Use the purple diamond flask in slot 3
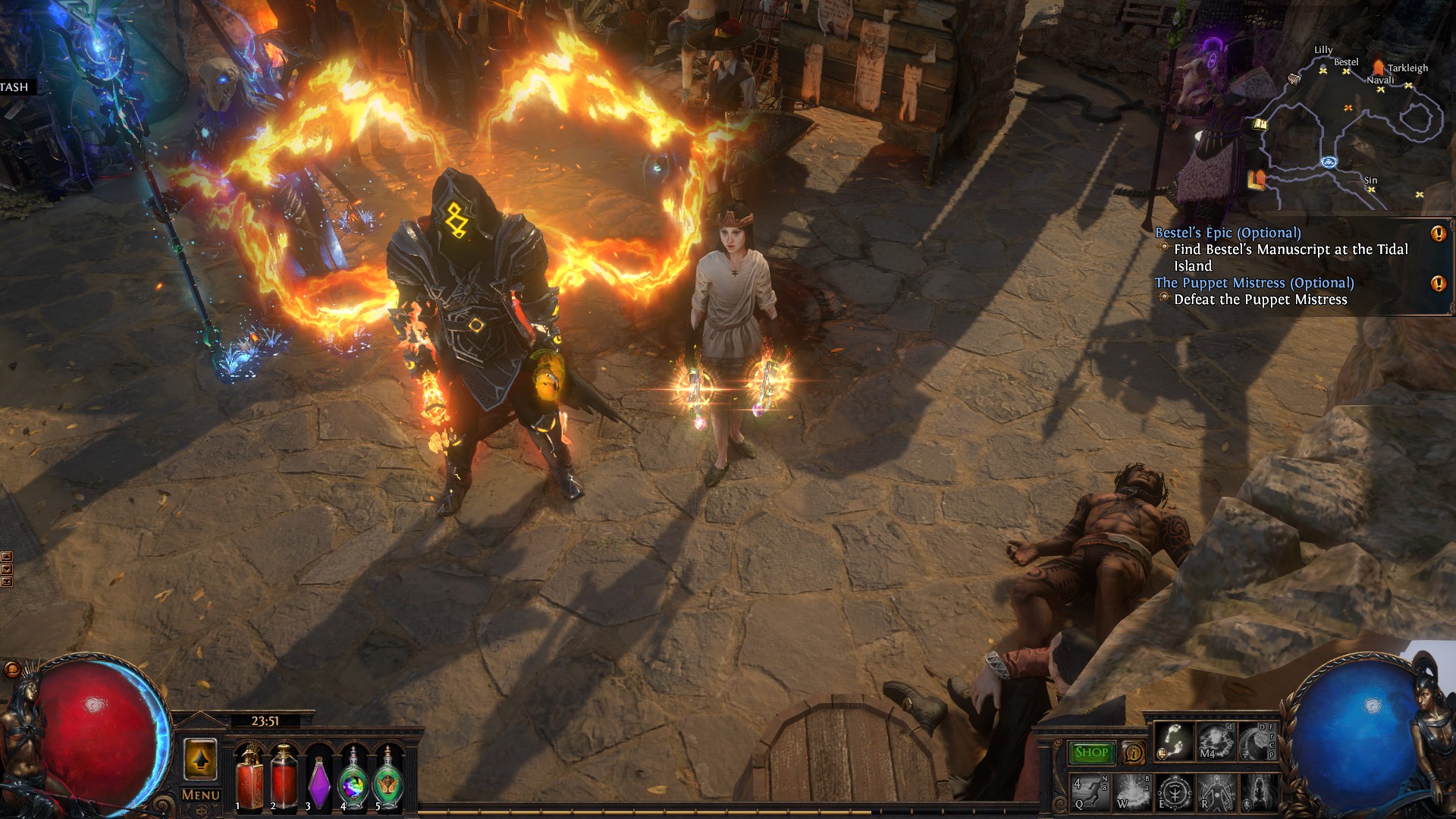 click(x=318, y=780)
